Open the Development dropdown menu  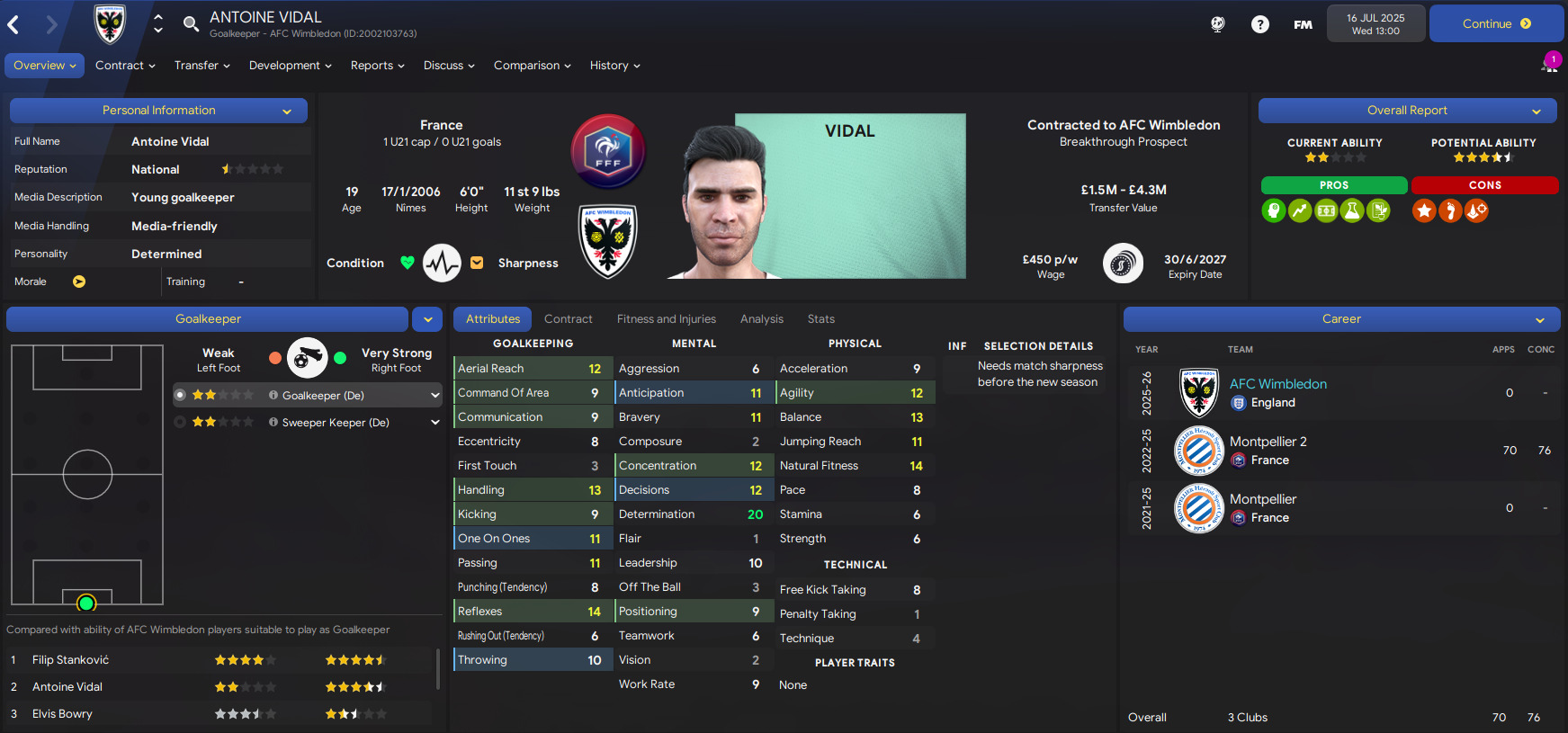[x=290, y=66]
